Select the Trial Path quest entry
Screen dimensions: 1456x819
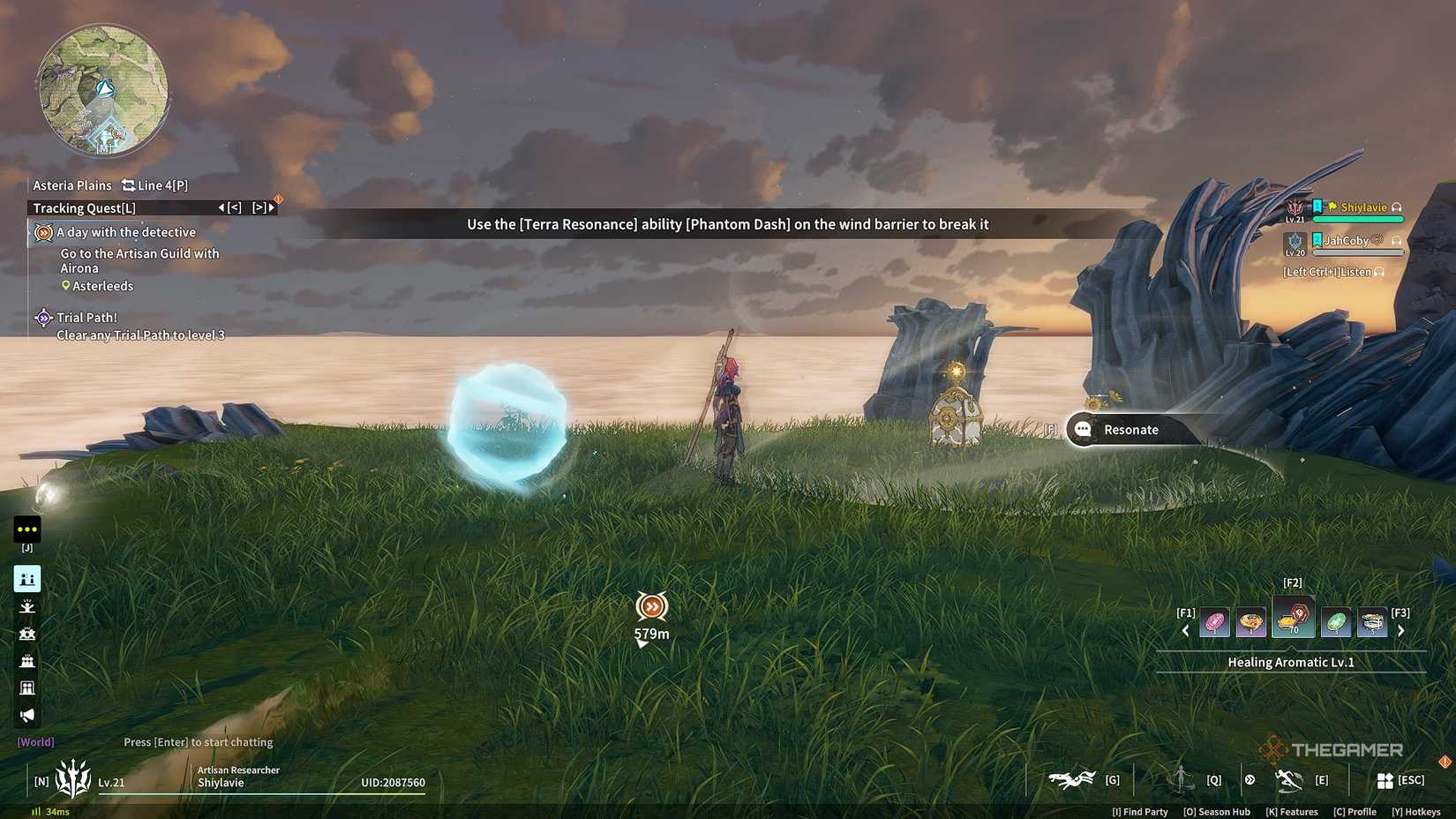[x=86, y=318]
